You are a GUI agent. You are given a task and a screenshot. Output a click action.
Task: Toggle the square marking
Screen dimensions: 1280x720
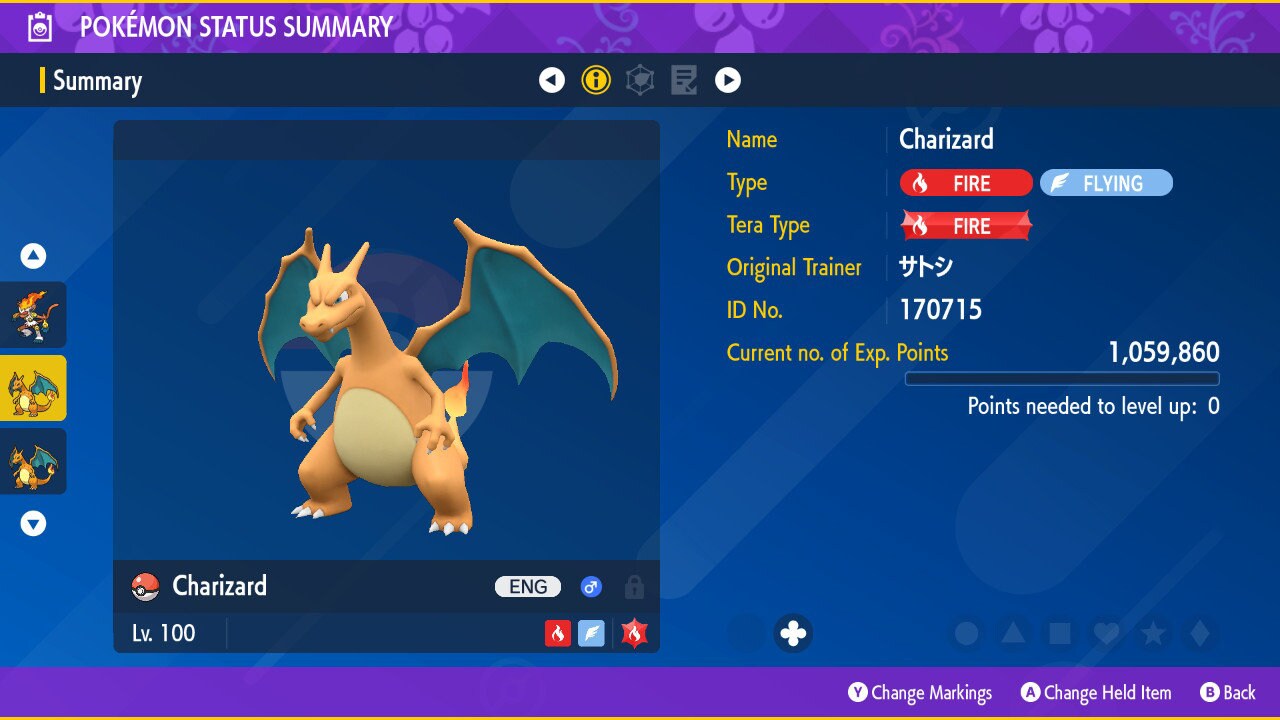1060,633
